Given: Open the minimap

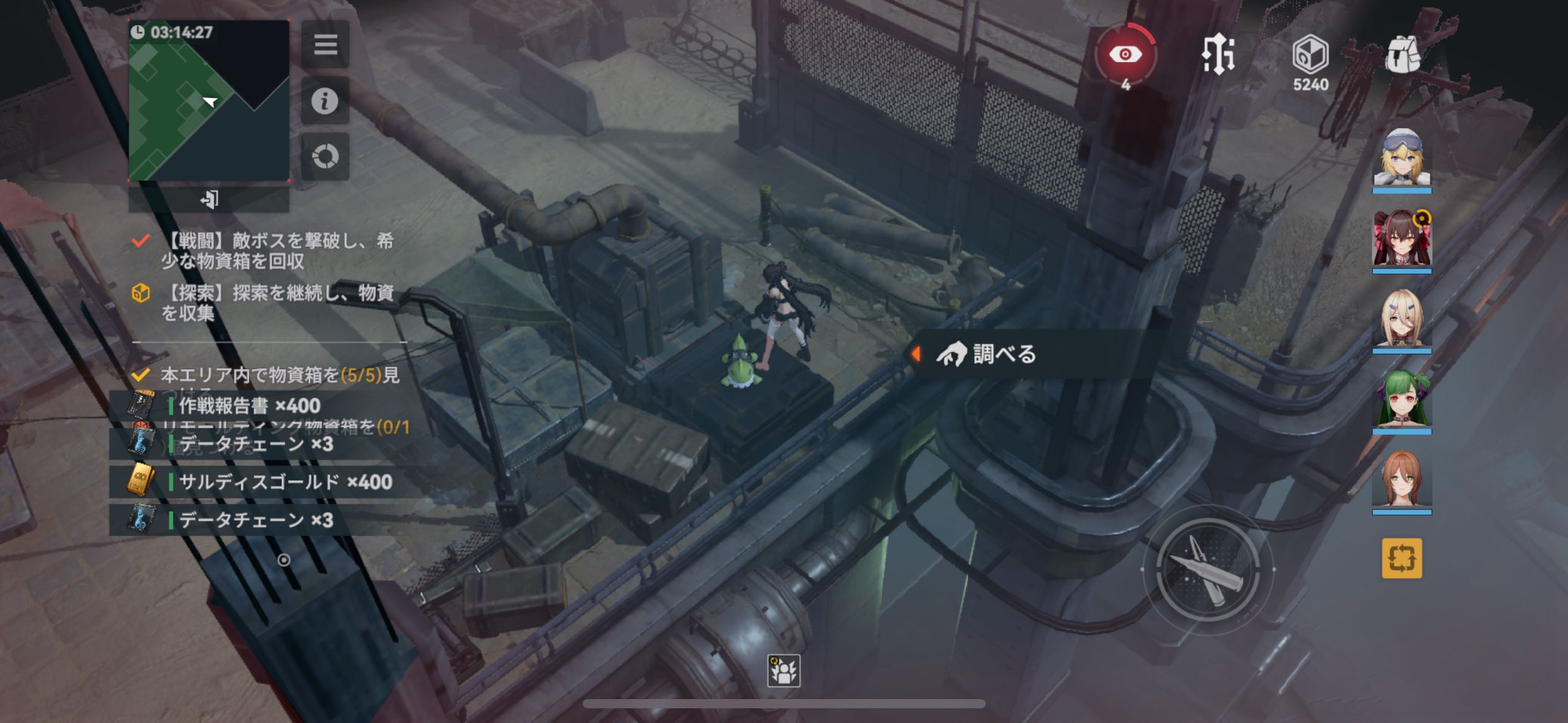Looking at the screenshot, I should click(x=209, y=101).
